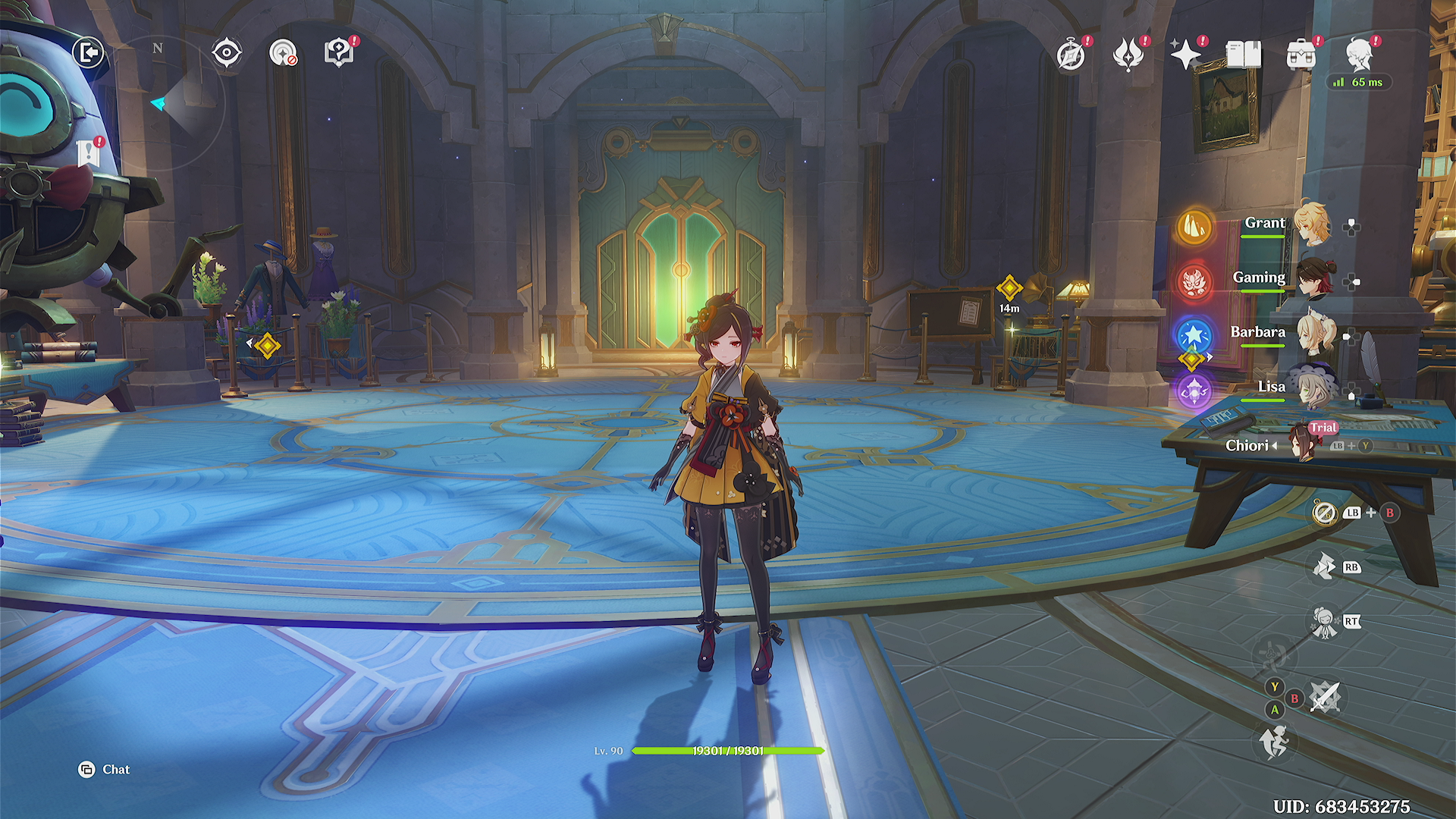Open the Paimon menu icon

pyautogui.click(x=1359, y=54)
